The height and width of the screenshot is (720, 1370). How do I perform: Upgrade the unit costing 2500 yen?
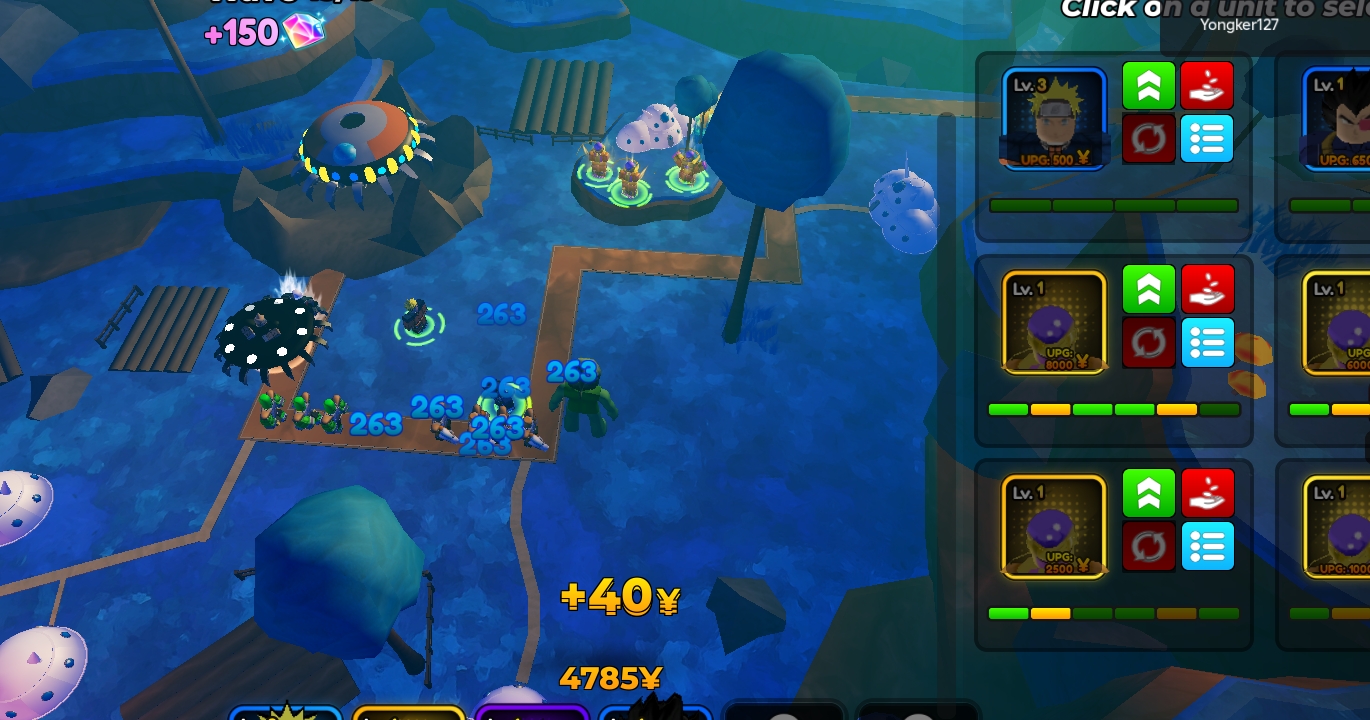pos(1148,493)
